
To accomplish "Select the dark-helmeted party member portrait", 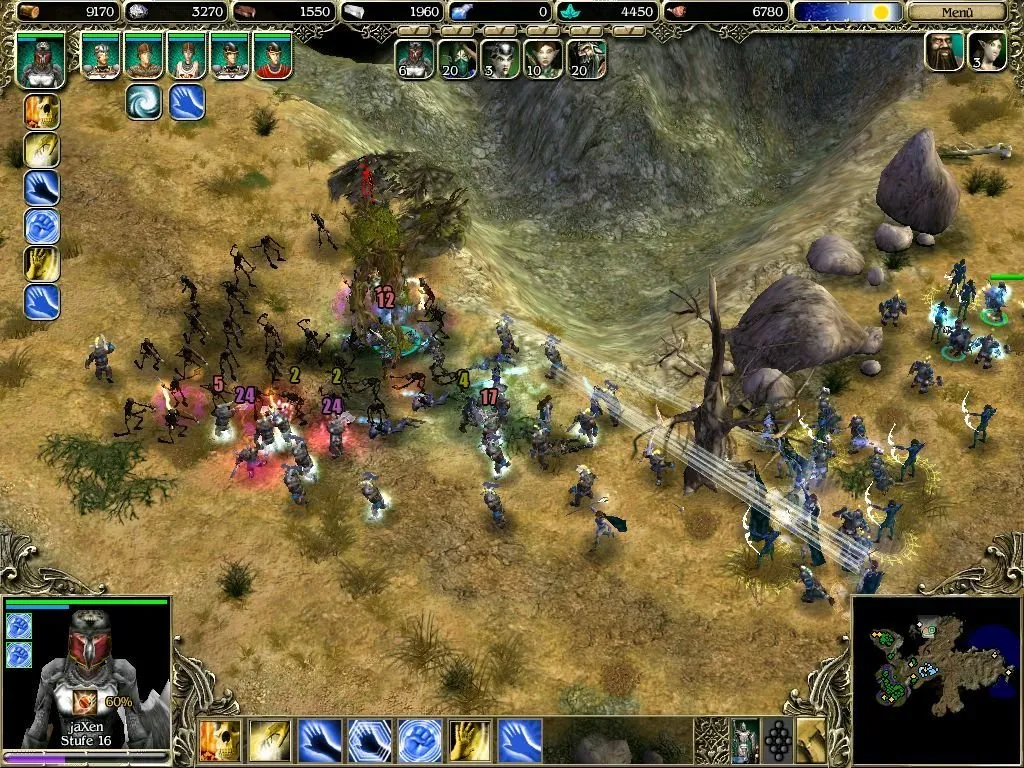I will pos(230,56).
